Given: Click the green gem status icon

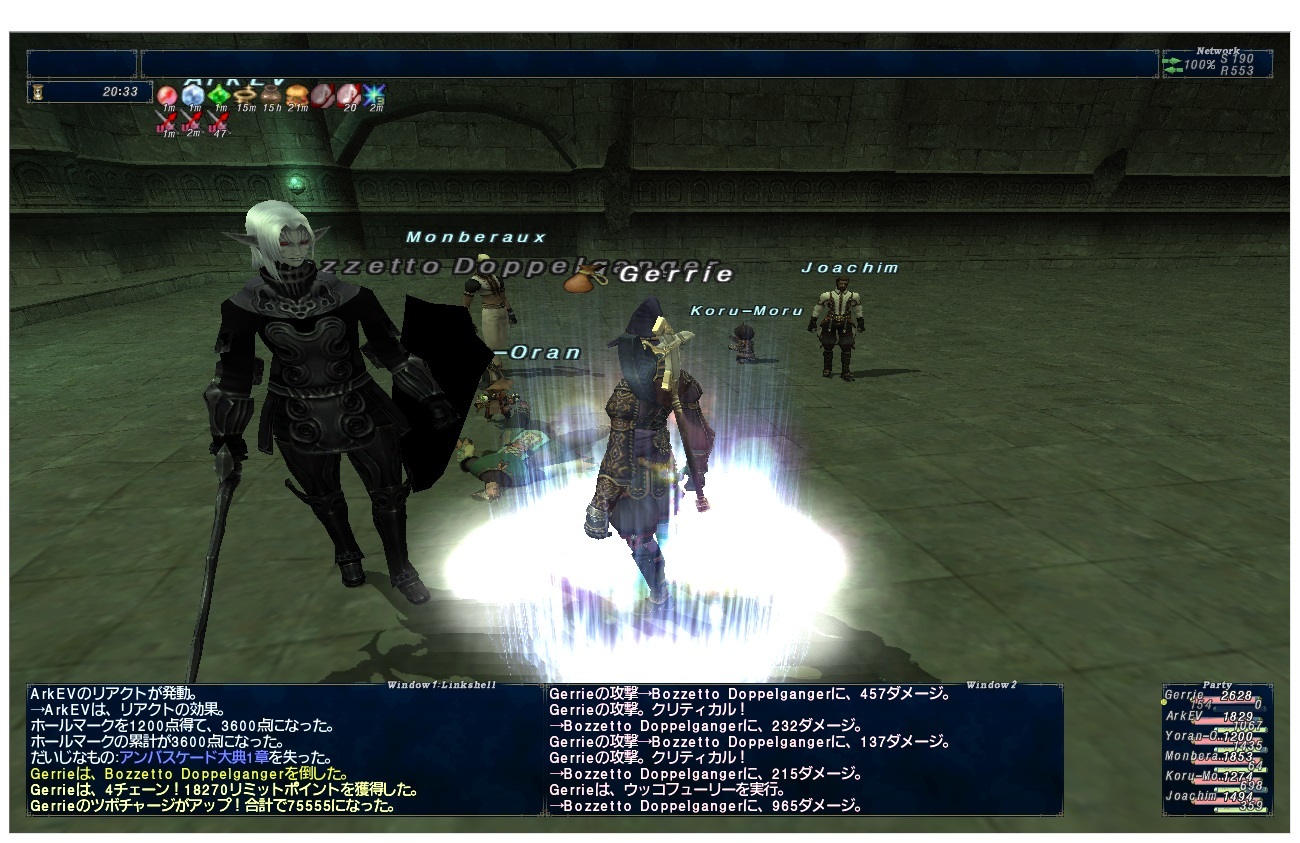Looking at the screenshot, I should (x=219, y=94).
